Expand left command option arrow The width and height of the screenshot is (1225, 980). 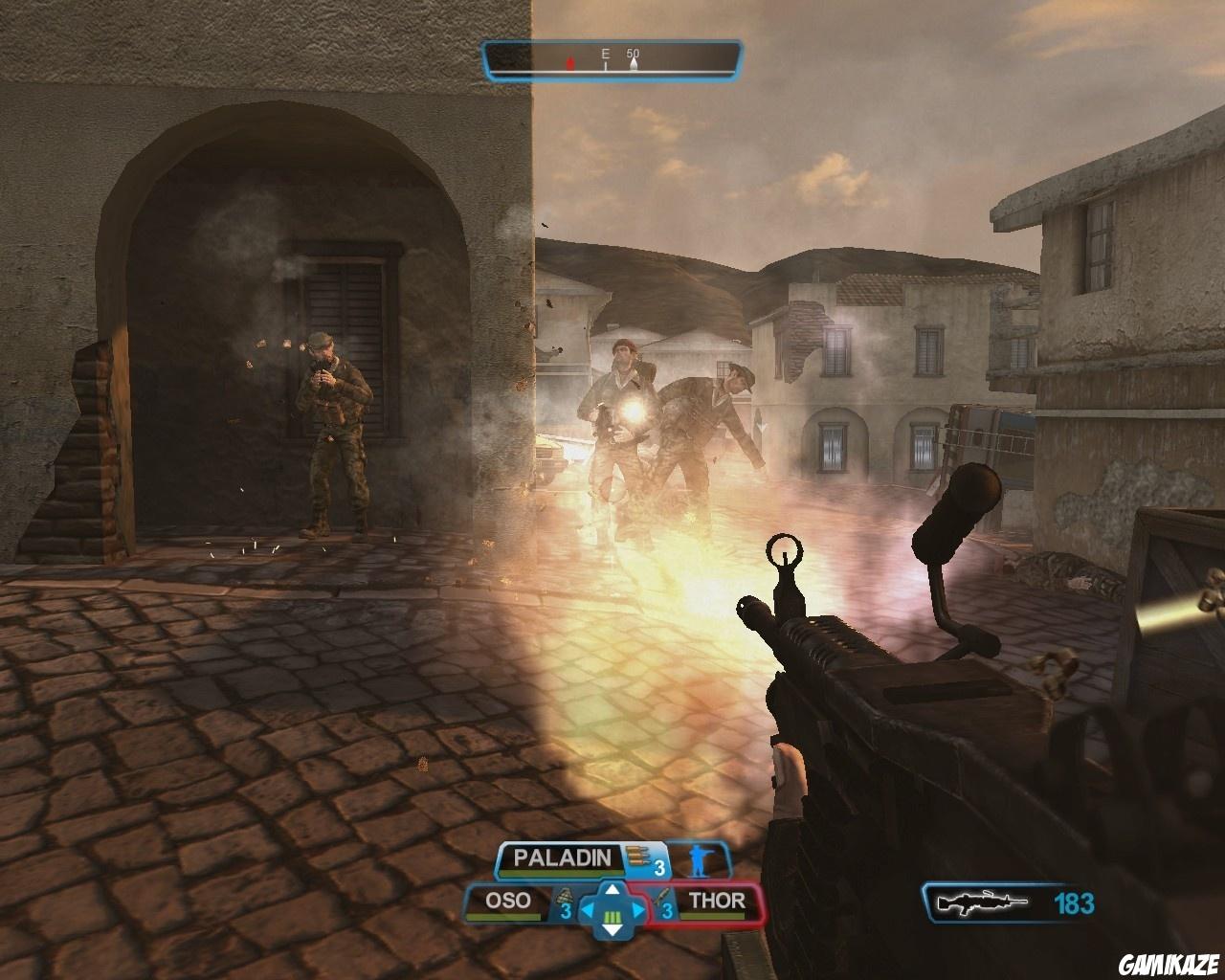tap(587, 908)
